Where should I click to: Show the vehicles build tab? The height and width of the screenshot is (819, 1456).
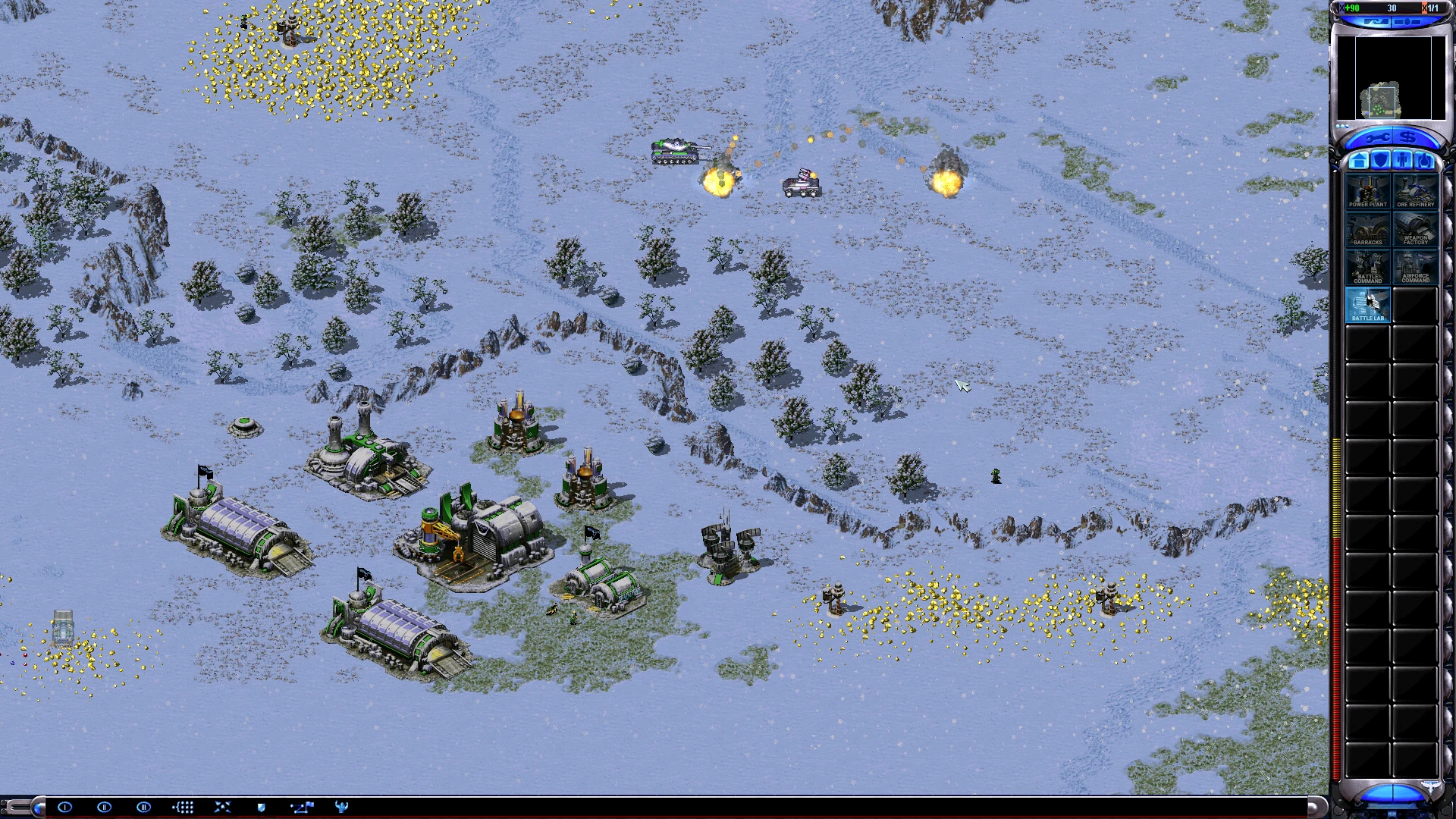[1425, 161]
